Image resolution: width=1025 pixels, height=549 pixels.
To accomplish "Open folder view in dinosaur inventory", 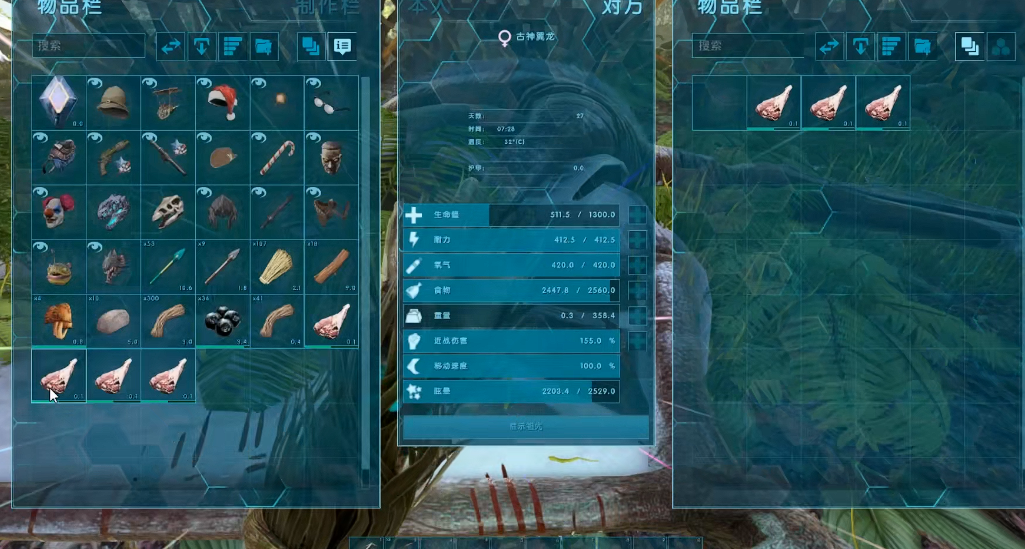I will click(x=922, y=46).
